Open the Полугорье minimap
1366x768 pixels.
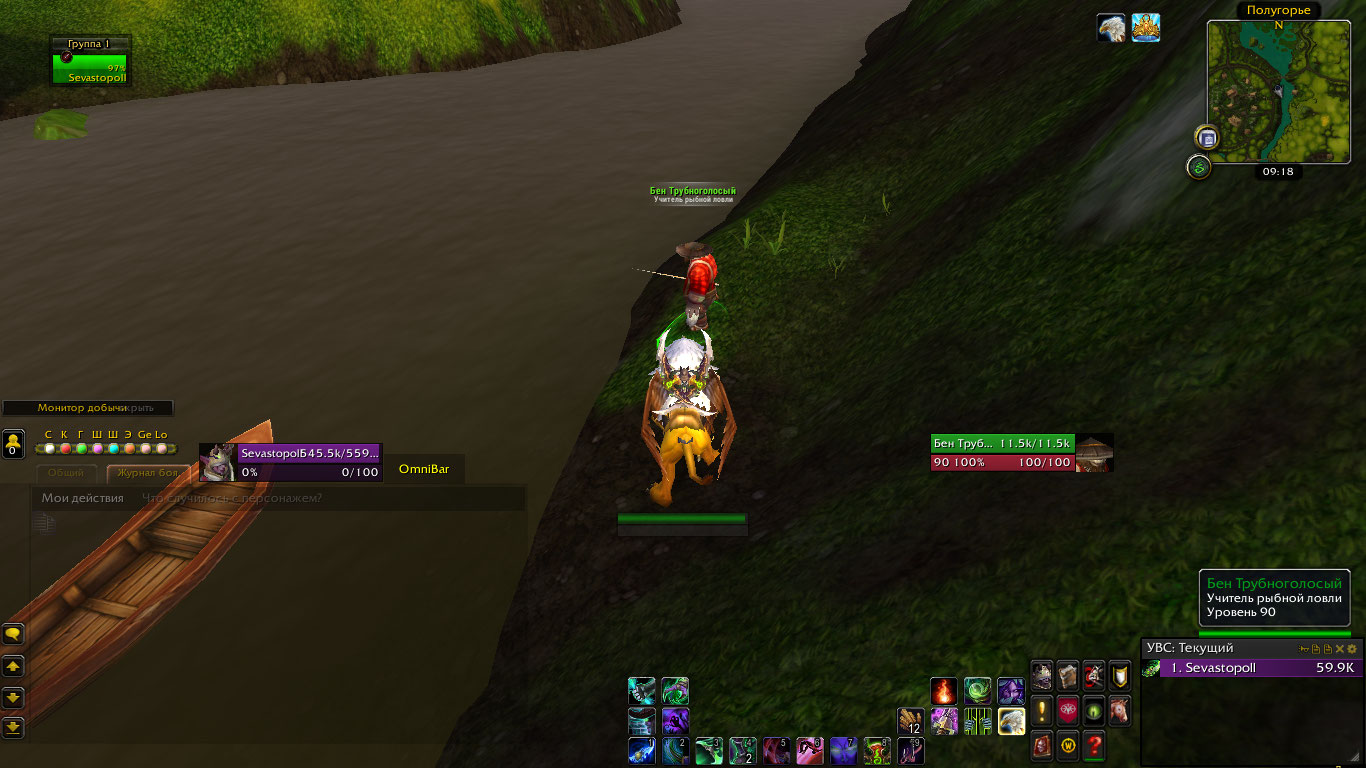(1265, 92)
